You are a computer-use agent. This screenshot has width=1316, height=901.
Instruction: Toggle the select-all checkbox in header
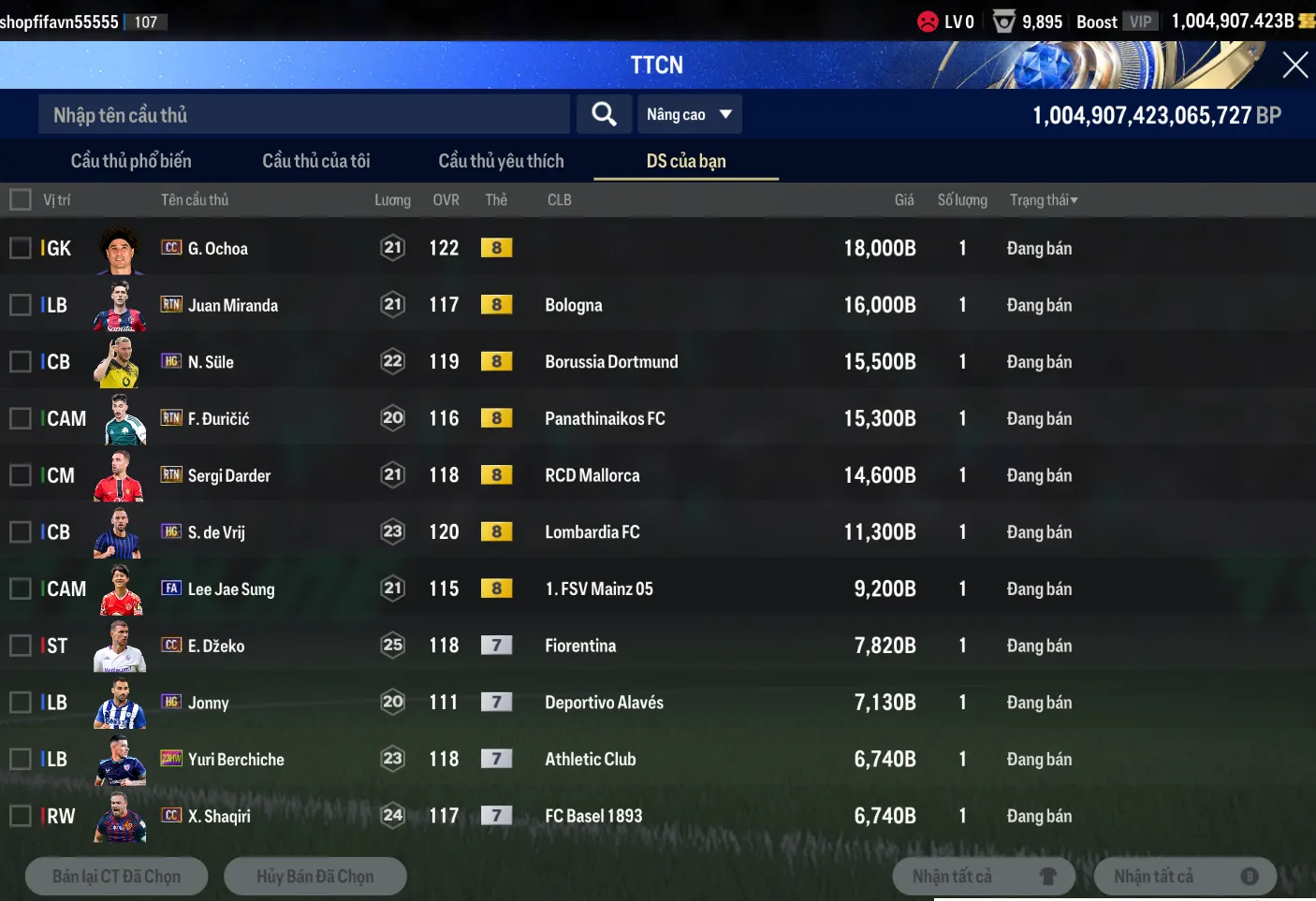pyautogui.click(x=21, y=199)
